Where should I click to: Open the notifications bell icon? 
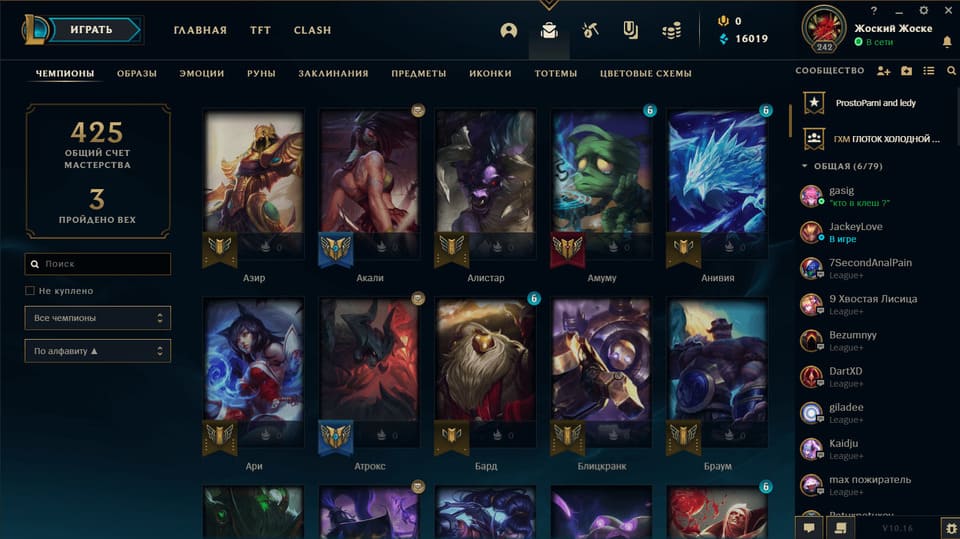[x=947, y=42]
